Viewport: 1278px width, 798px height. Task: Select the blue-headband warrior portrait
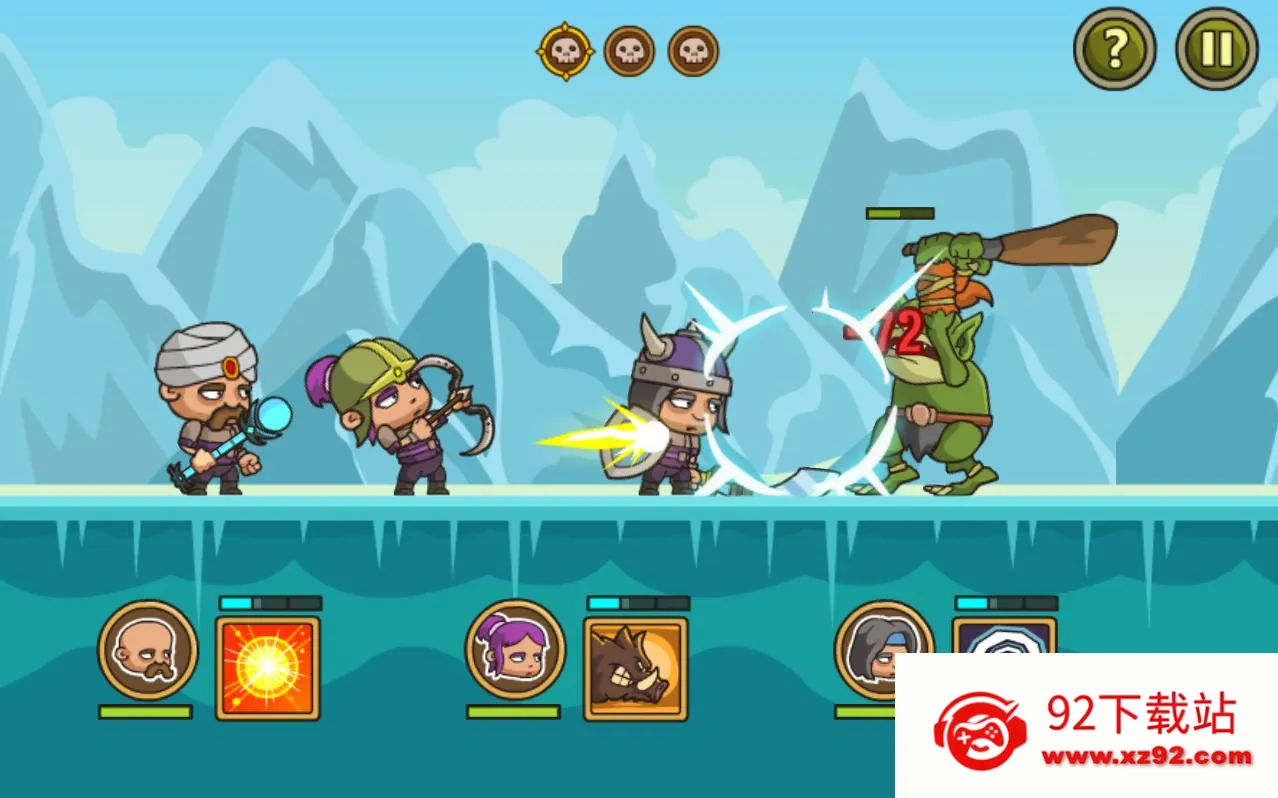[868, 645]
